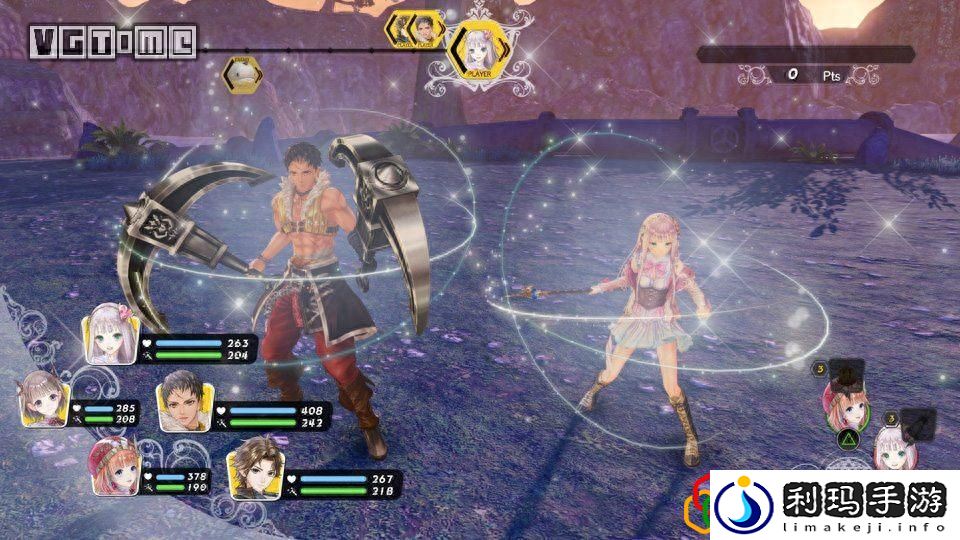
Task: Activate the silver-haired girl's support portrait
Action: (x=889, y=446)
